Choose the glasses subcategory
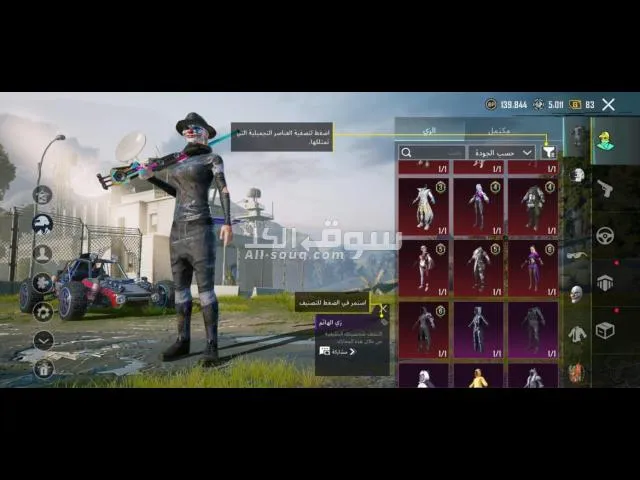 (577, 254)
